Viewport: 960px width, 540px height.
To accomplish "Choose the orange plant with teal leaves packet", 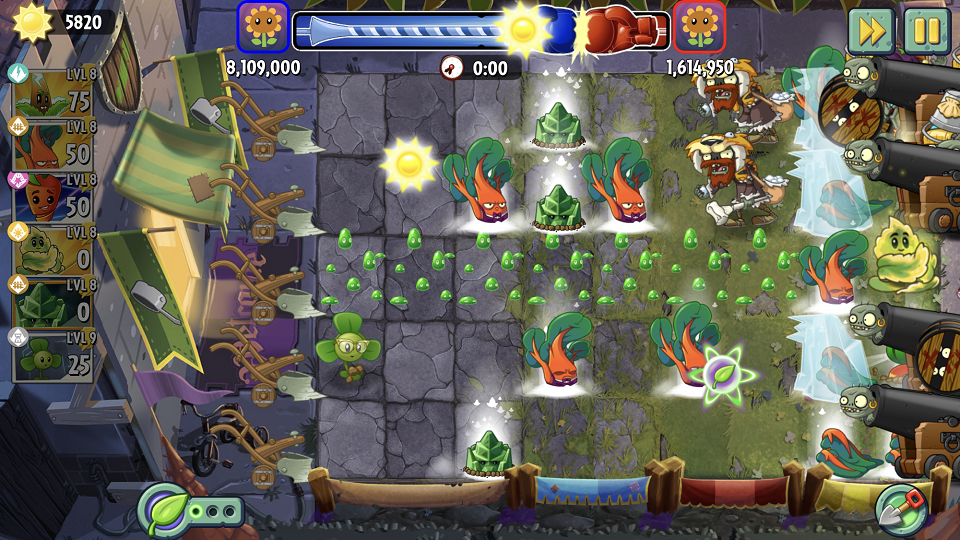I will [x=54, y=144].
